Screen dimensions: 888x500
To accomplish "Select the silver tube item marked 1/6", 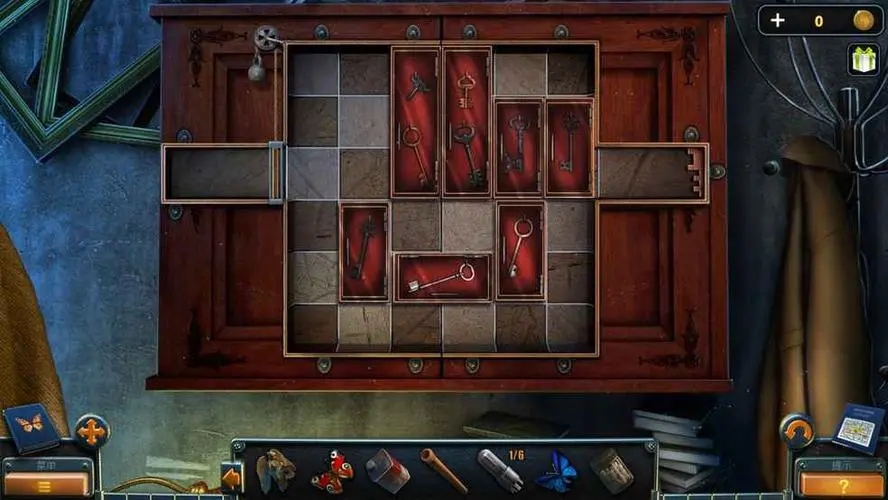I will coord(499,470).
